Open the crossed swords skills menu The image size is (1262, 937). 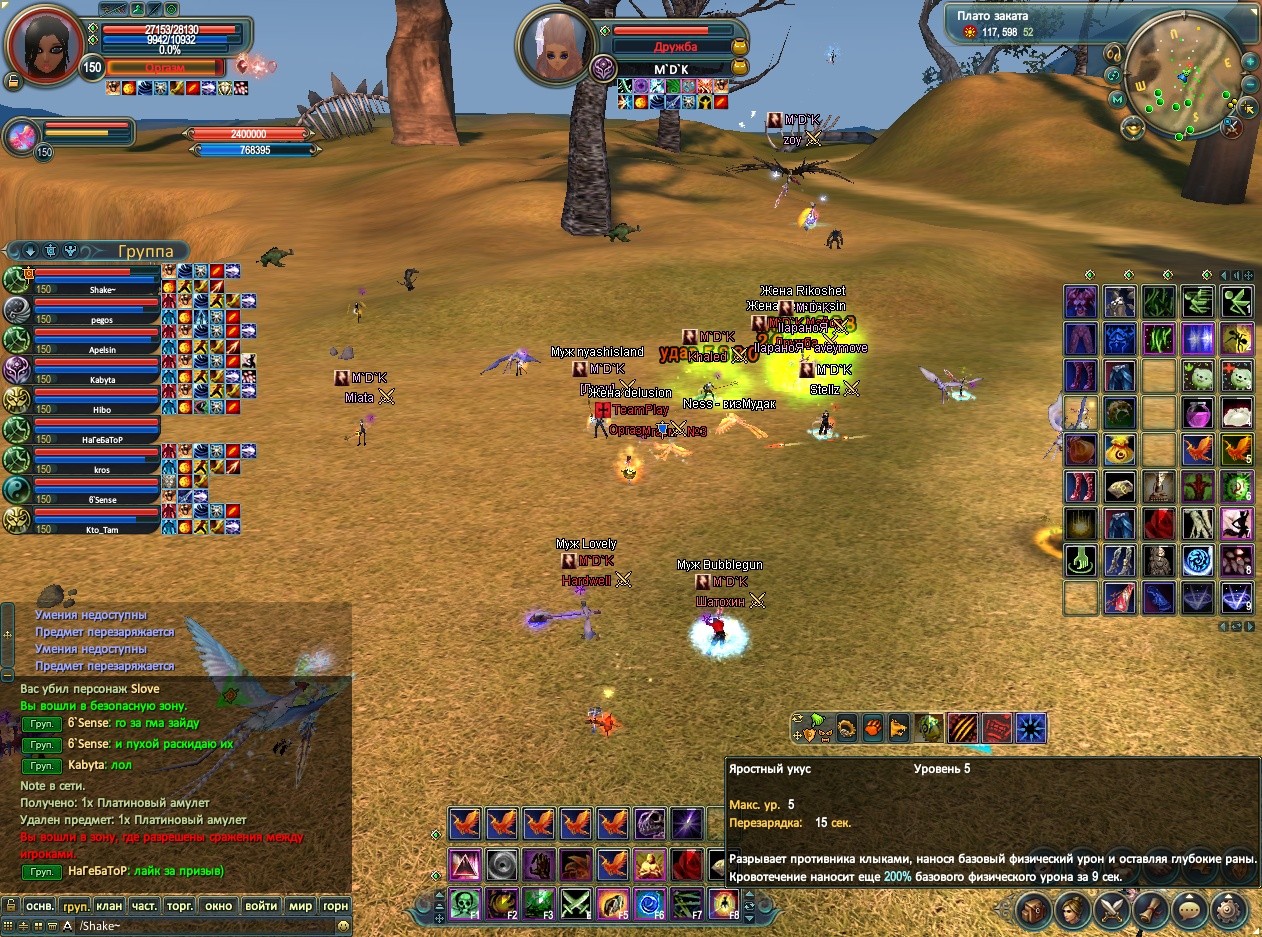click(x=1112, y=910)
